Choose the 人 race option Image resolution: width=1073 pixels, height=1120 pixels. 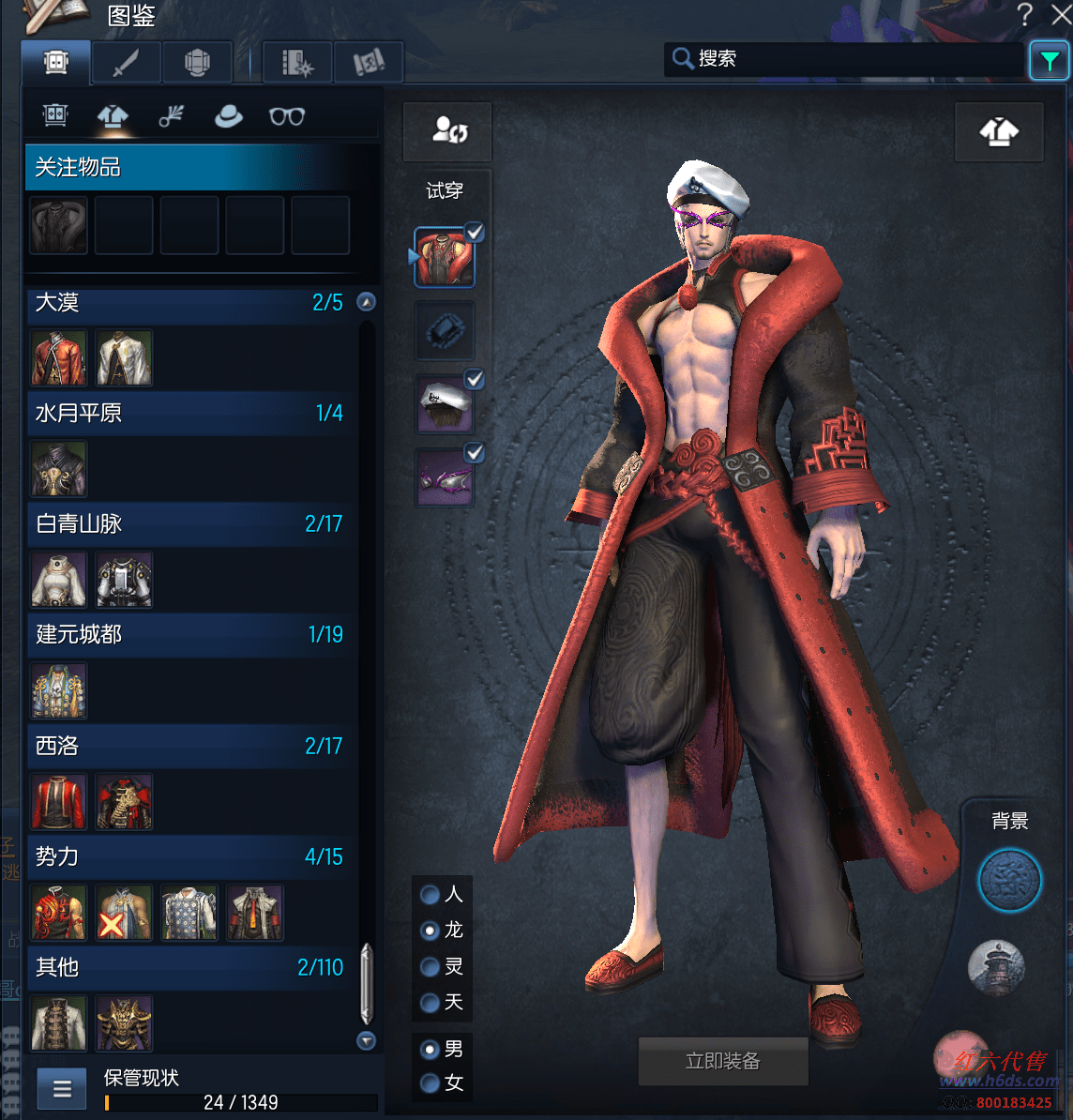(431, 895)
